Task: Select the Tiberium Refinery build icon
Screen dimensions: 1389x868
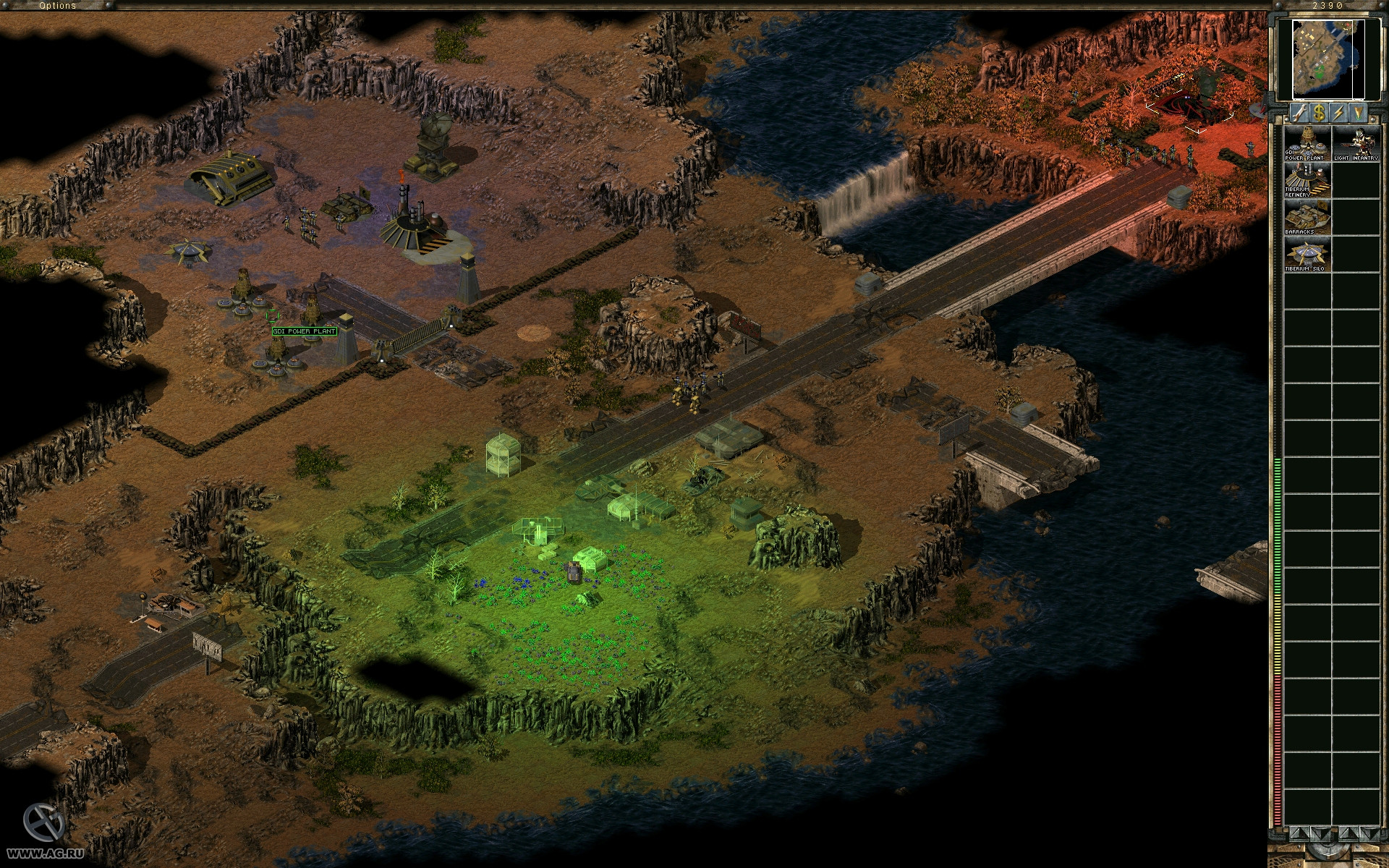Action: tap(1307, 181)
